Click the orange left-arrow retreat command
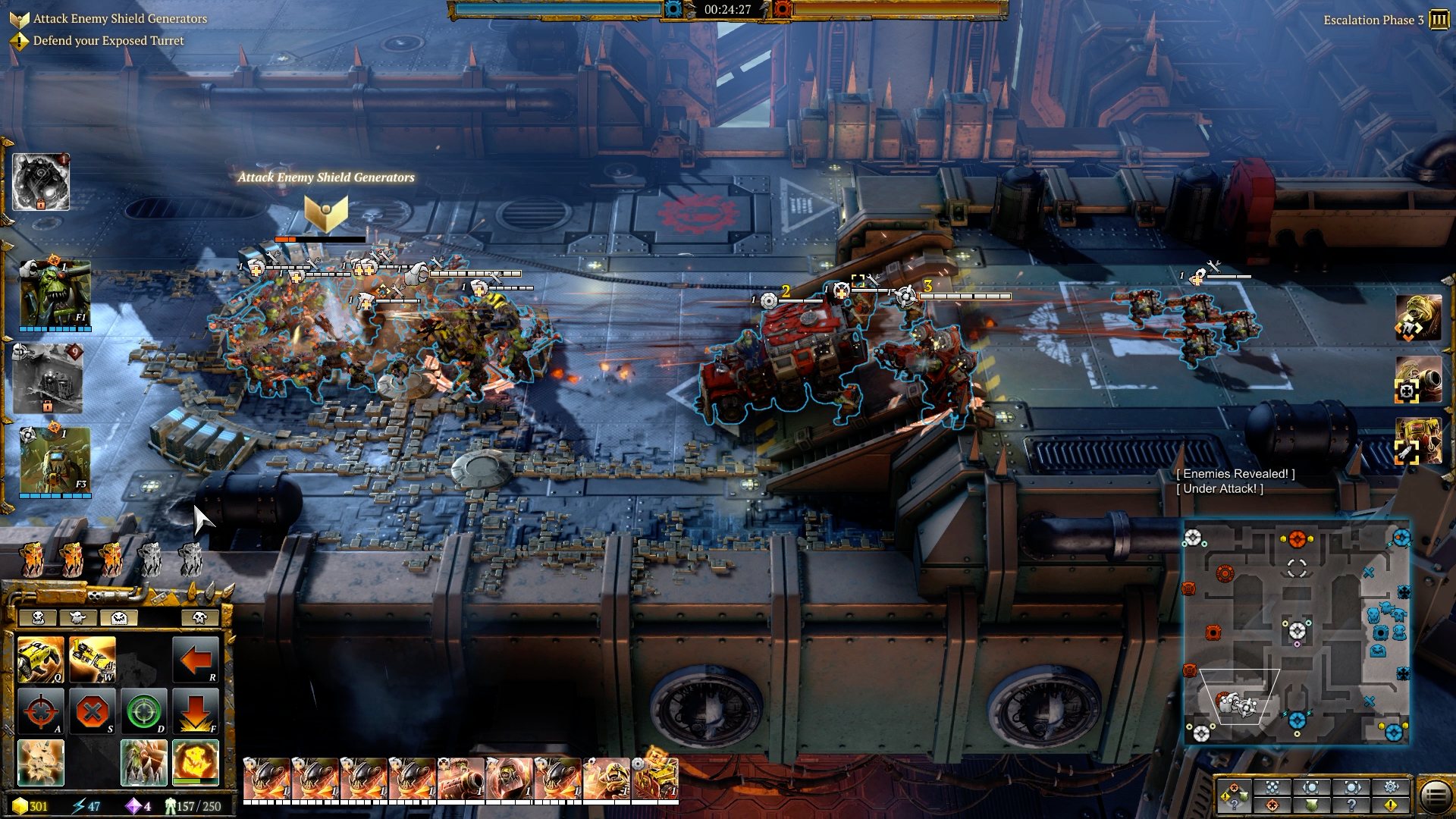This screenshot has width=1456, height=819. coord(196,659)
